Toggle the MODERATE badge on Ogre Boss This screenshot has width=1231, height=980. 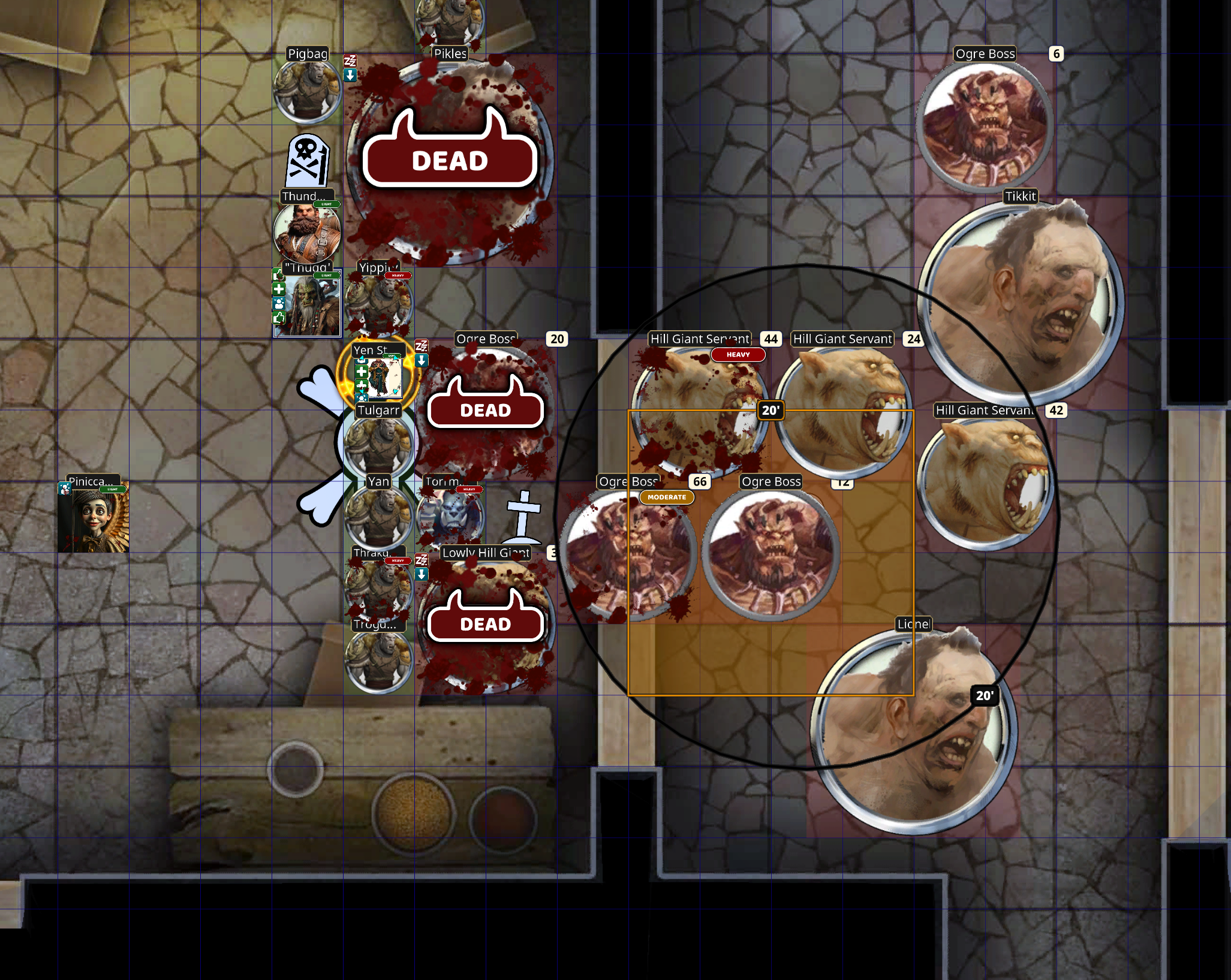click(667, 497)
